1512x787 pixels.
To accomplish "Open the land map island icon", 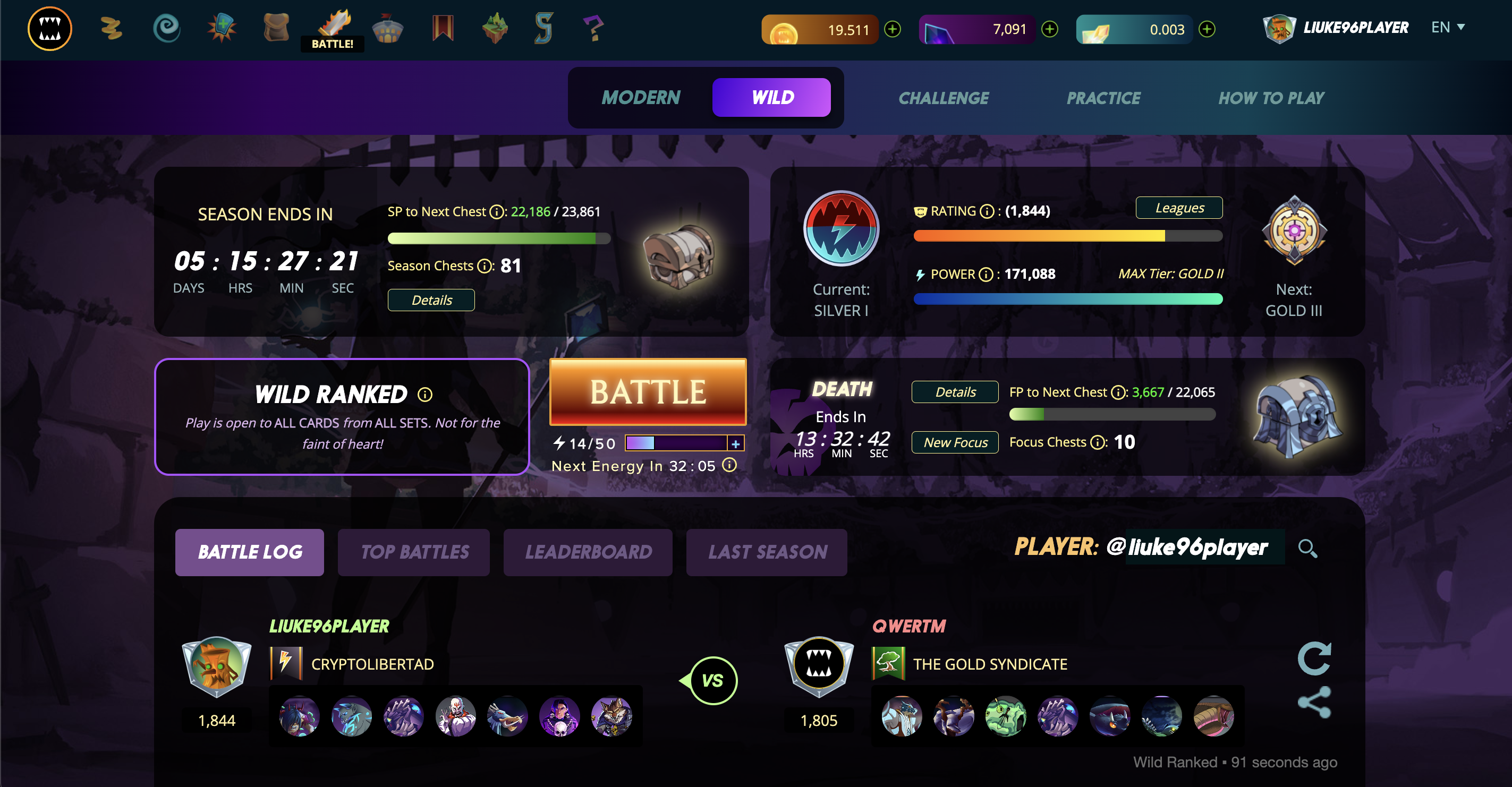I will [x=494, y=28].
